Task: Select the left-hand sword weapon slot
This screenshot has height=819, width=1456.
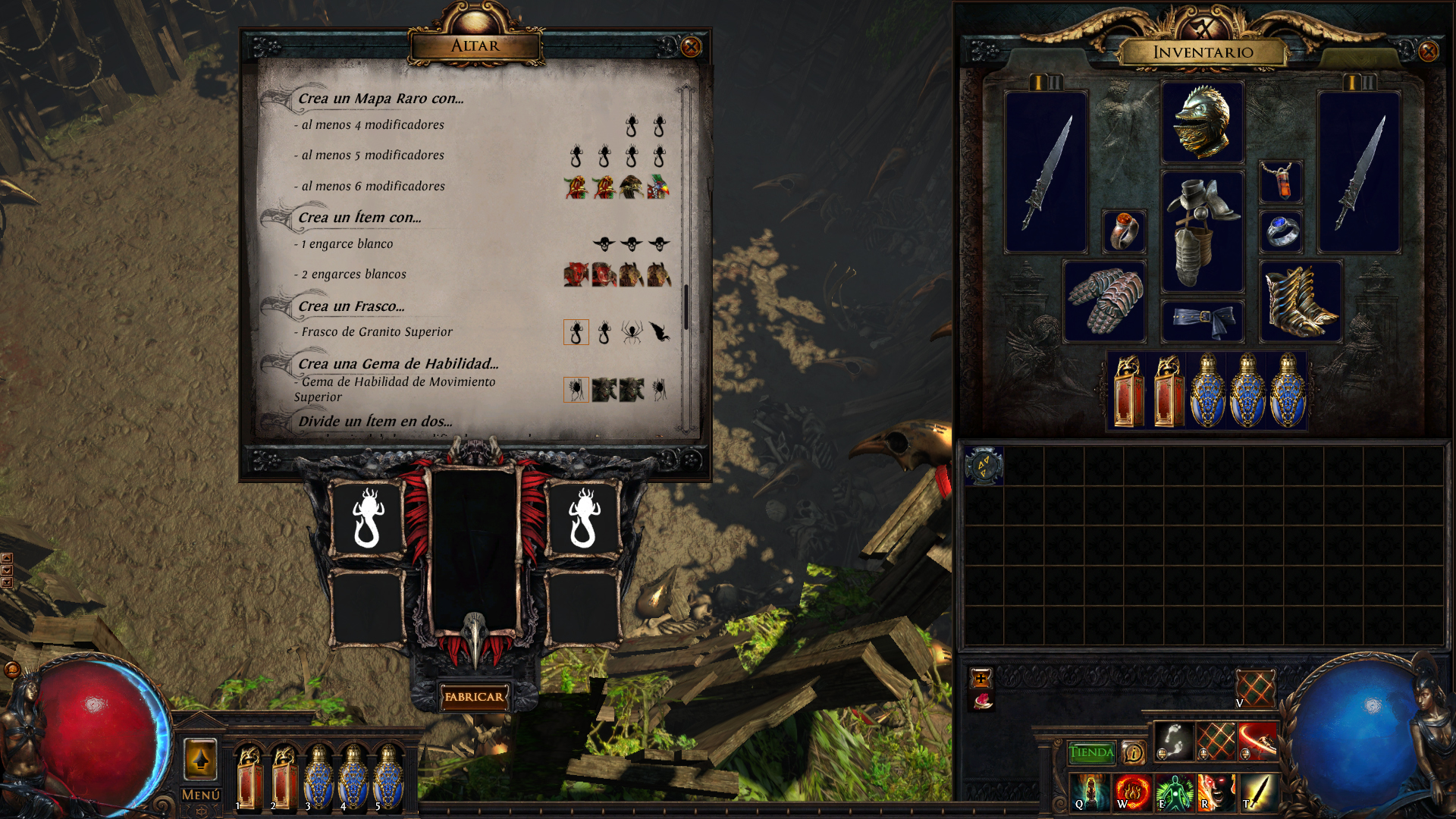Action: coord(1046,172)
